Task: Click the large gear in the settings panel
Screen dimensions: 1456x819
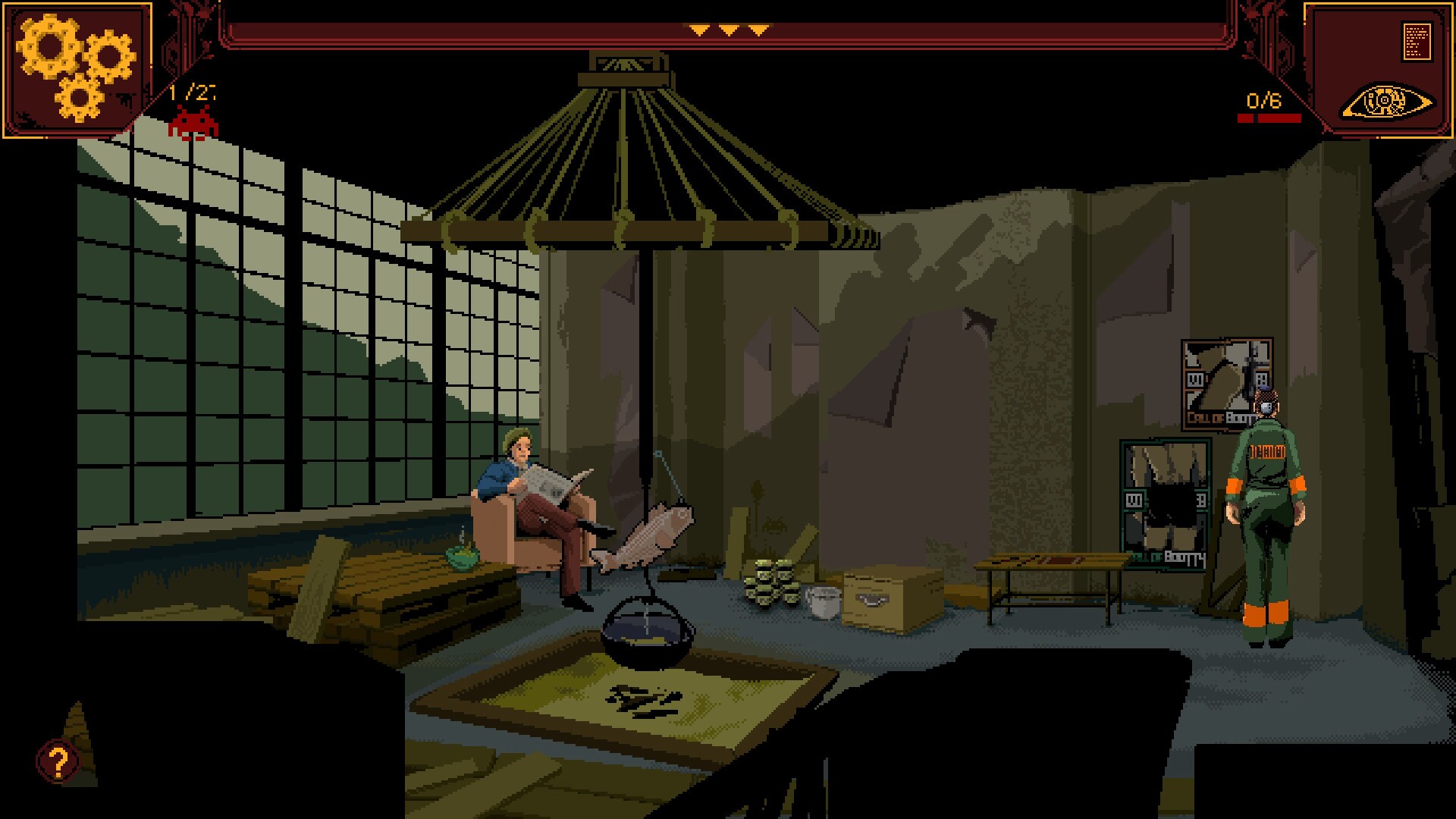Action: tap(50, 47)
